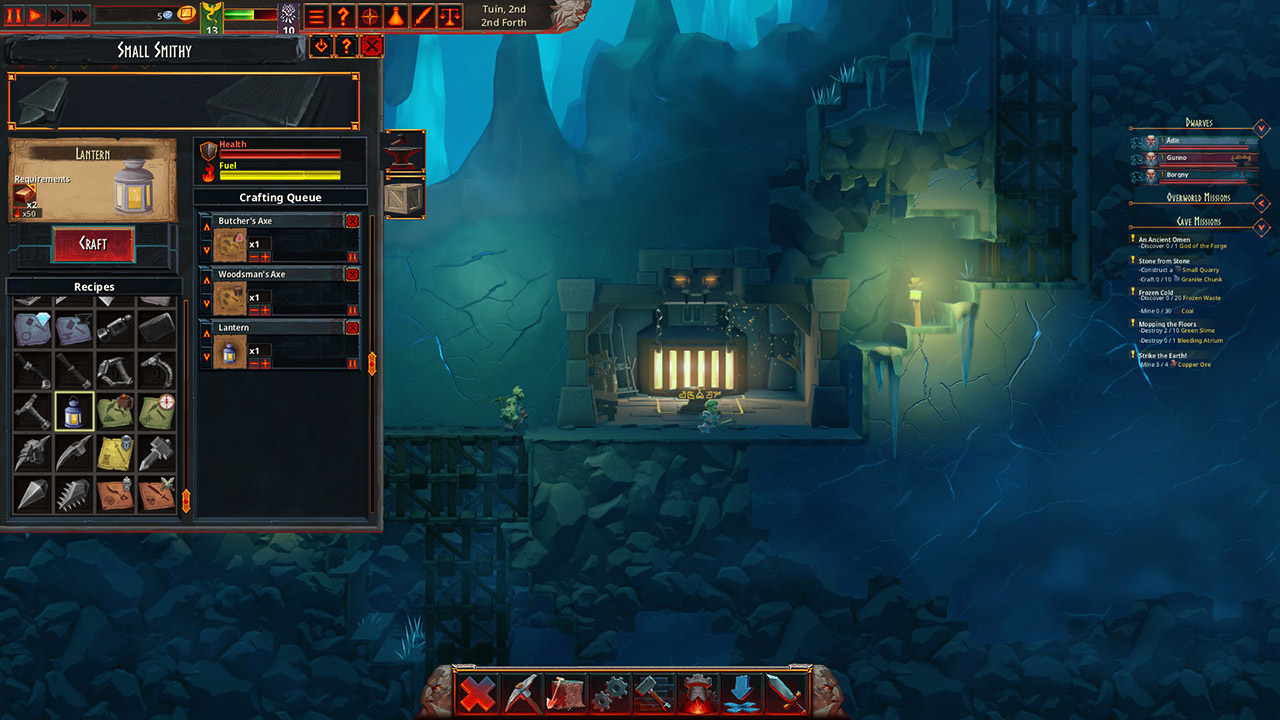
Task: Click the red Craft button
Action: (93, 244)
